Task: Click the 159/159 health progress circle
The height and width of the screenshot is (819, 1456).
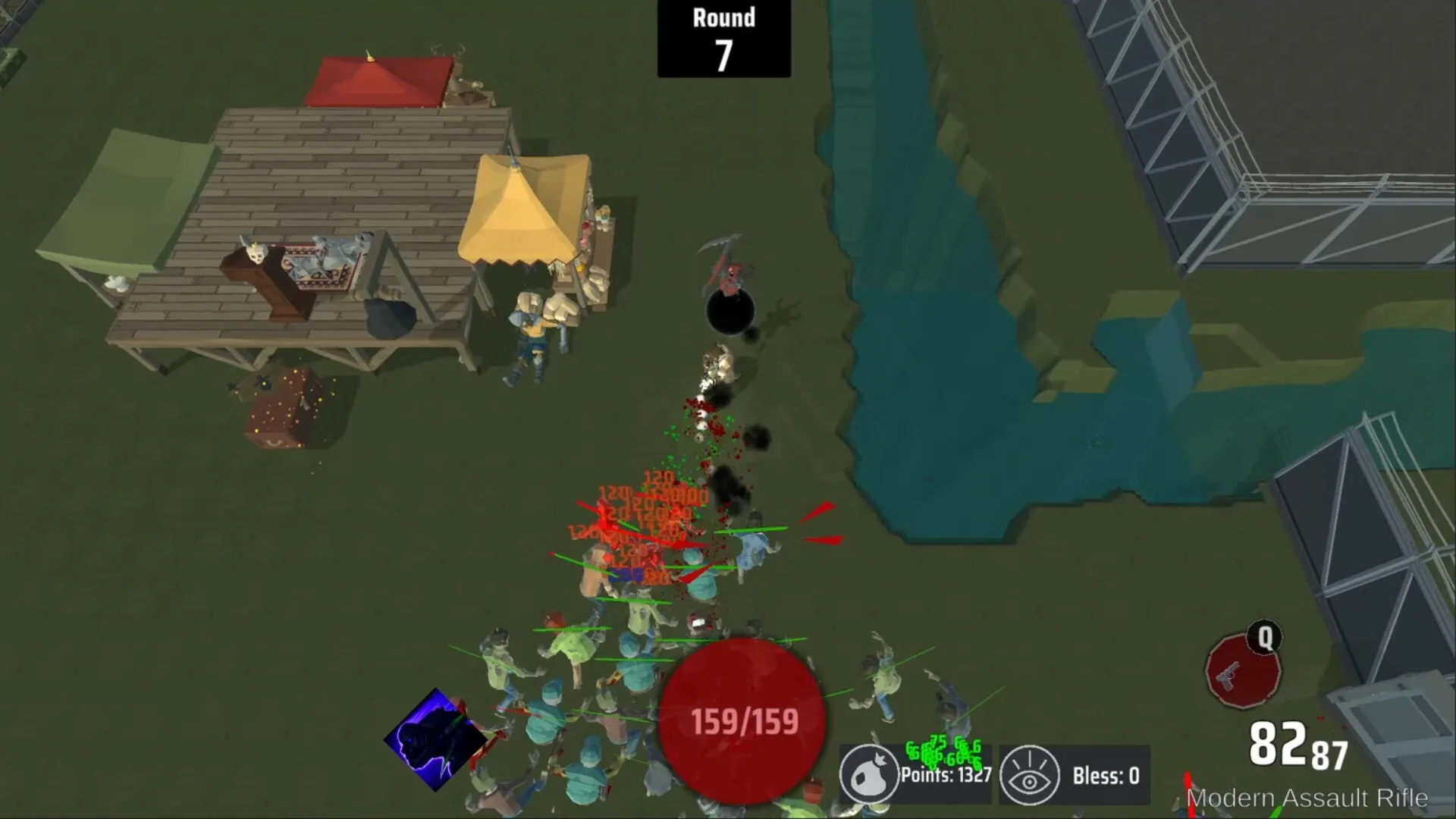Action: pos(742,719)
